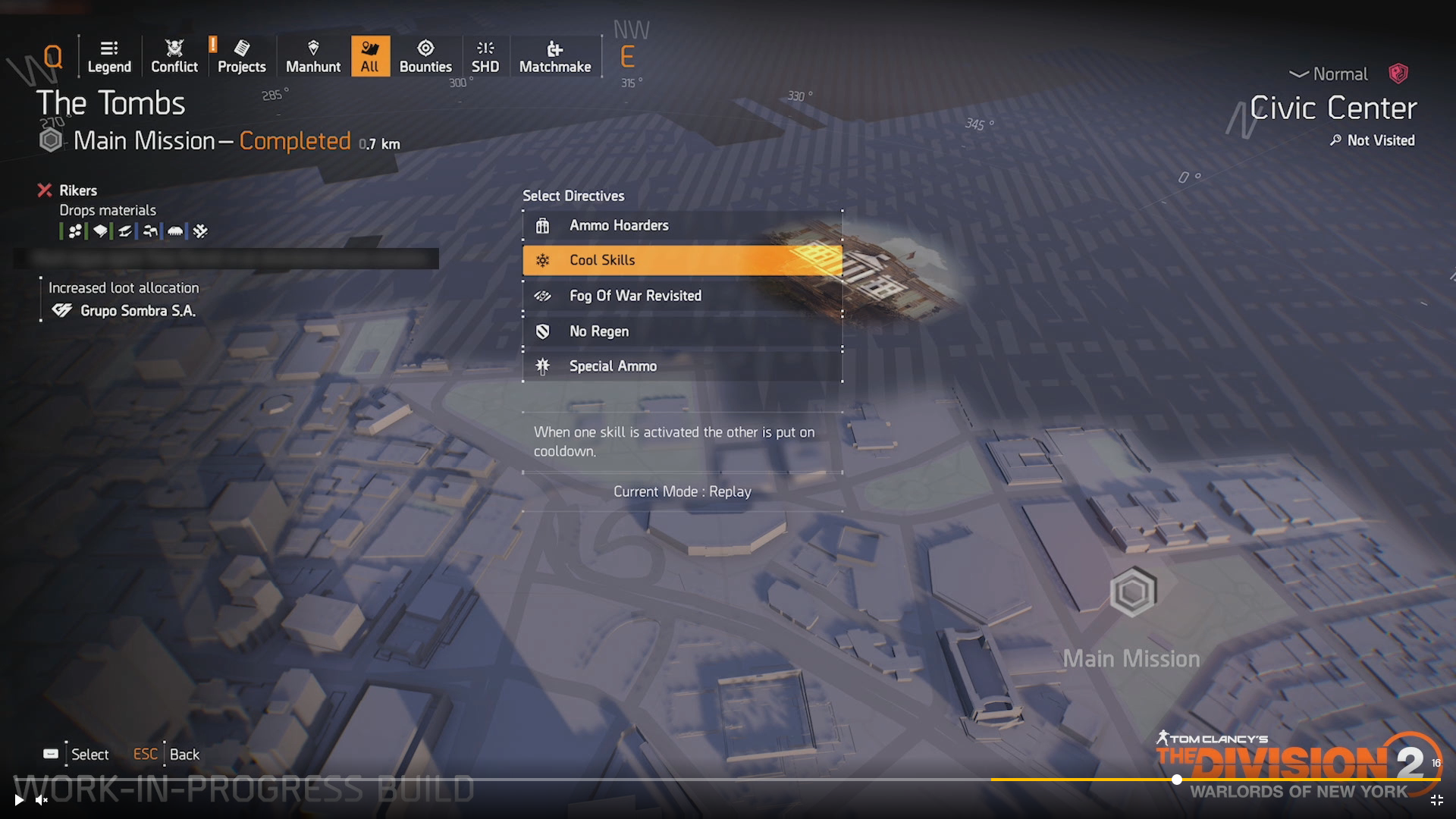
Task: Click the video progress bar
Action: pyautogui.click(x=1175, y=780)
